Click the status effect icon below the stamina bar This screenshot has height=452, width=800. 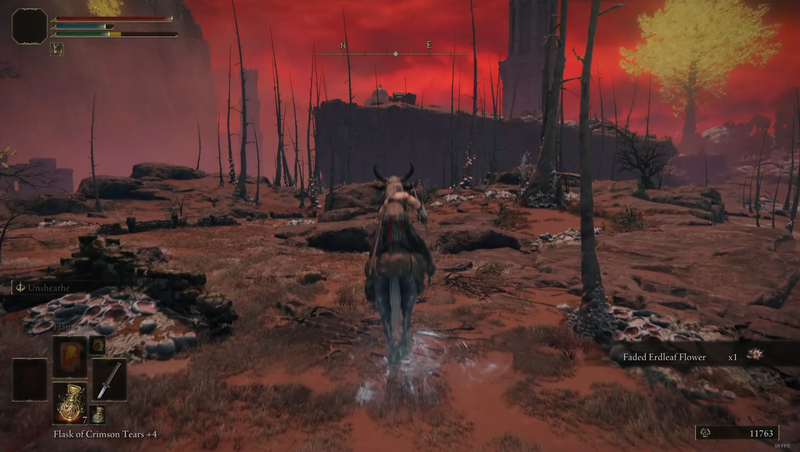point(57,49)
